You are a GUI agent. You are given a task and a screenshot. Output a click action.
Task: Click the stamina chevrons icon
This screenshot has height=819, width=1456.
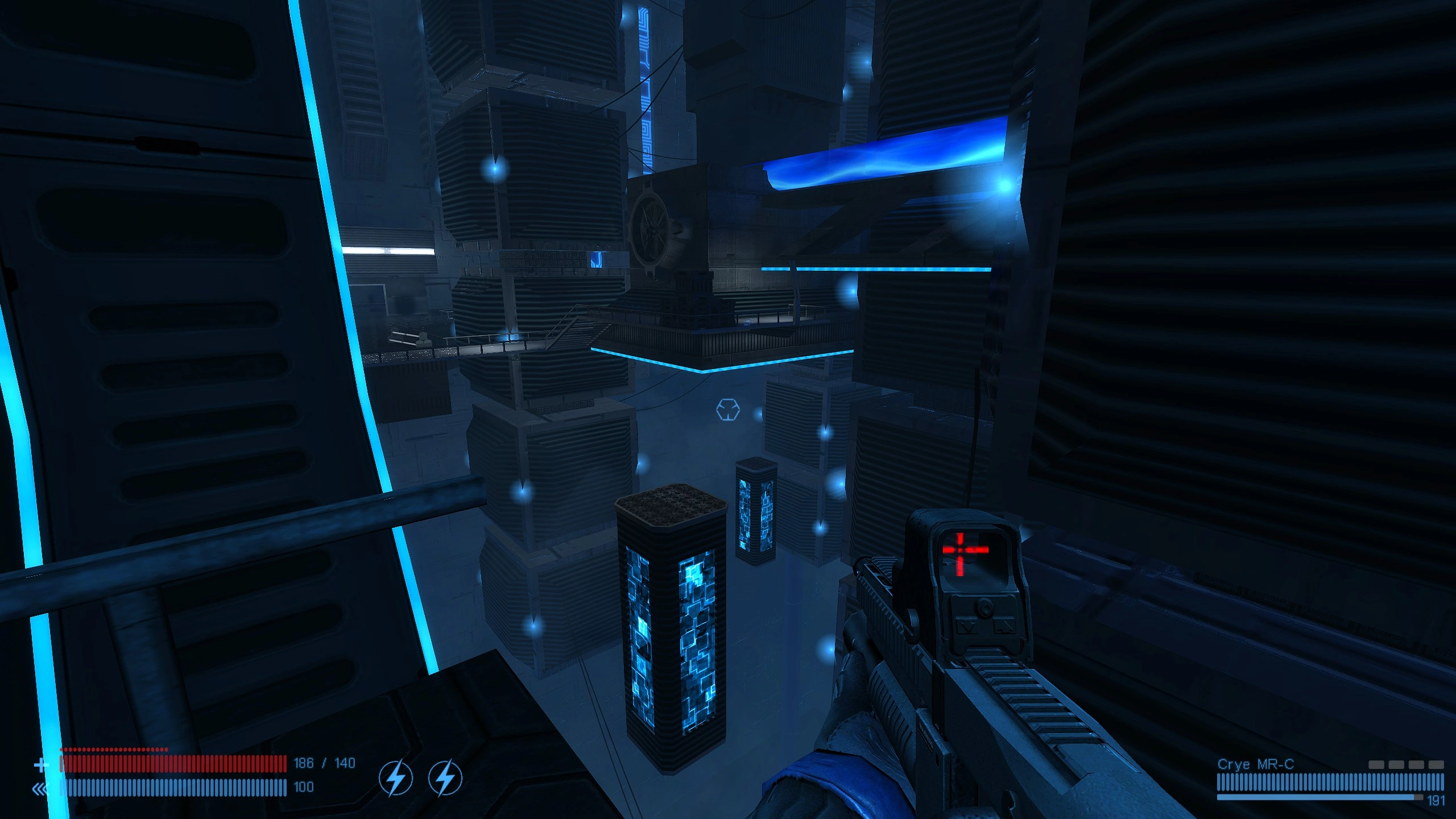click(40, 789)
